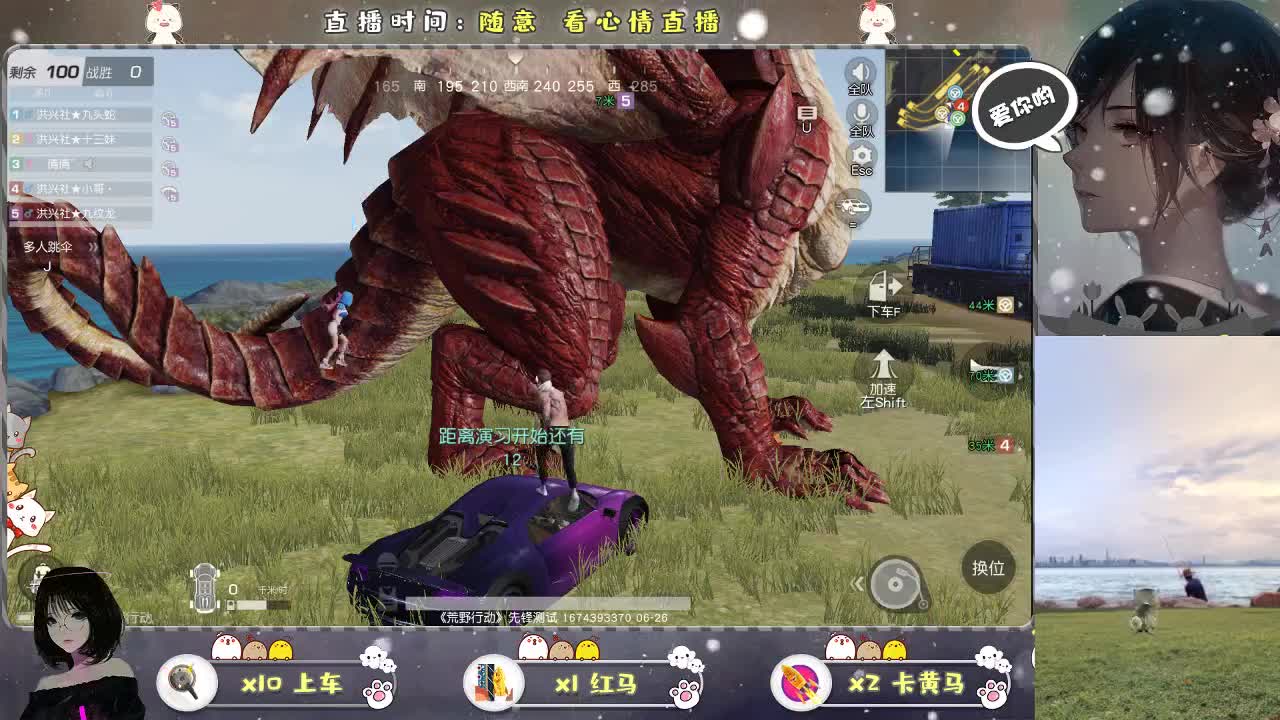Screen dimensions: 1280x720
Task: Click the x2 卡黄马 gift button
Action: (x=905, y=684)
